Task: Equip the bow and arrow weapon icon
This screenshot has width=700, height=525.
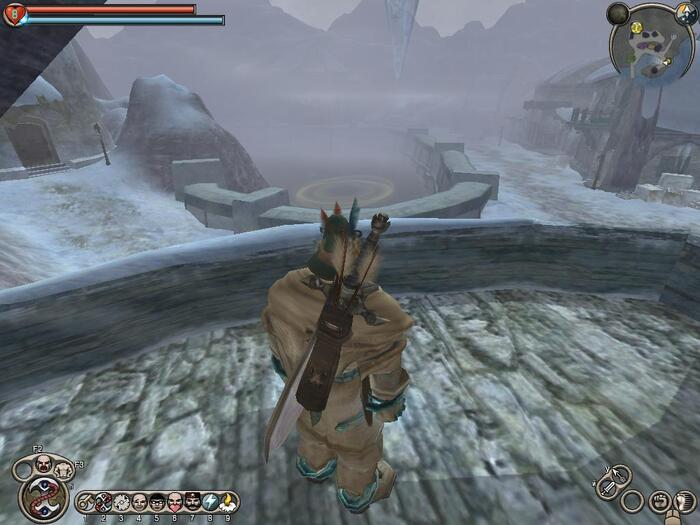Action: coord(620,474)
